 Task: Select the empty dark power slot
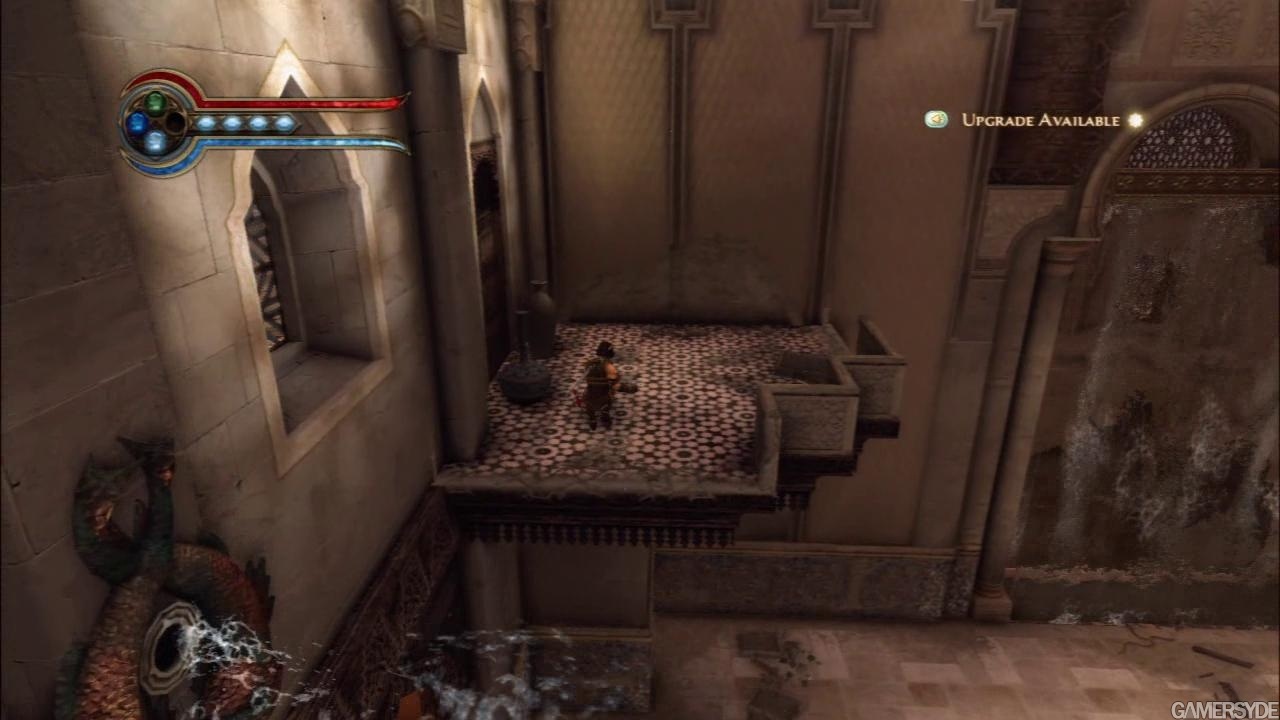(175, 123)
